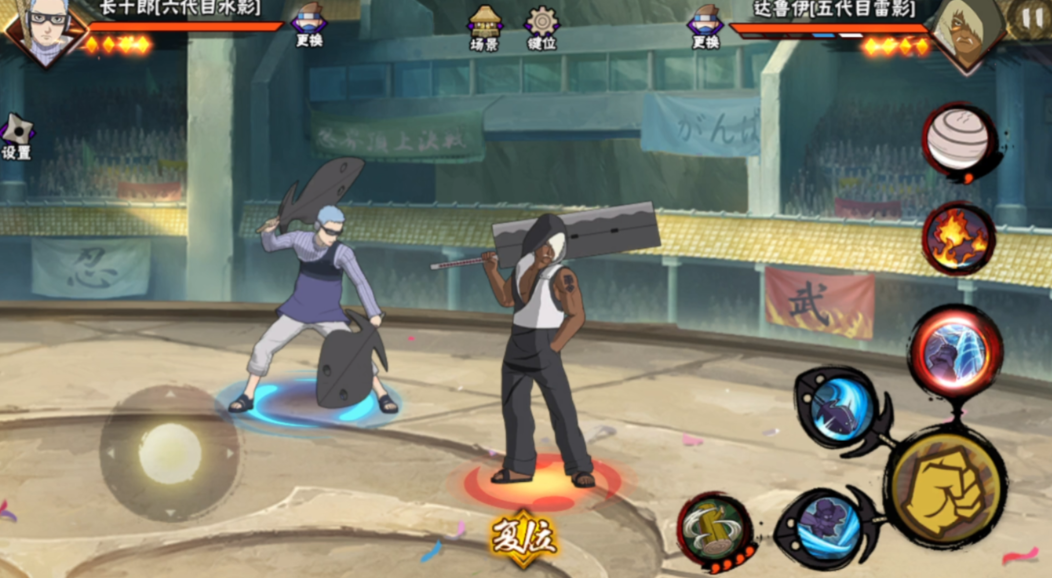Open the 键位 key layout gear
The width and height of the screenshot is (1052, 578).
point(542,26)
